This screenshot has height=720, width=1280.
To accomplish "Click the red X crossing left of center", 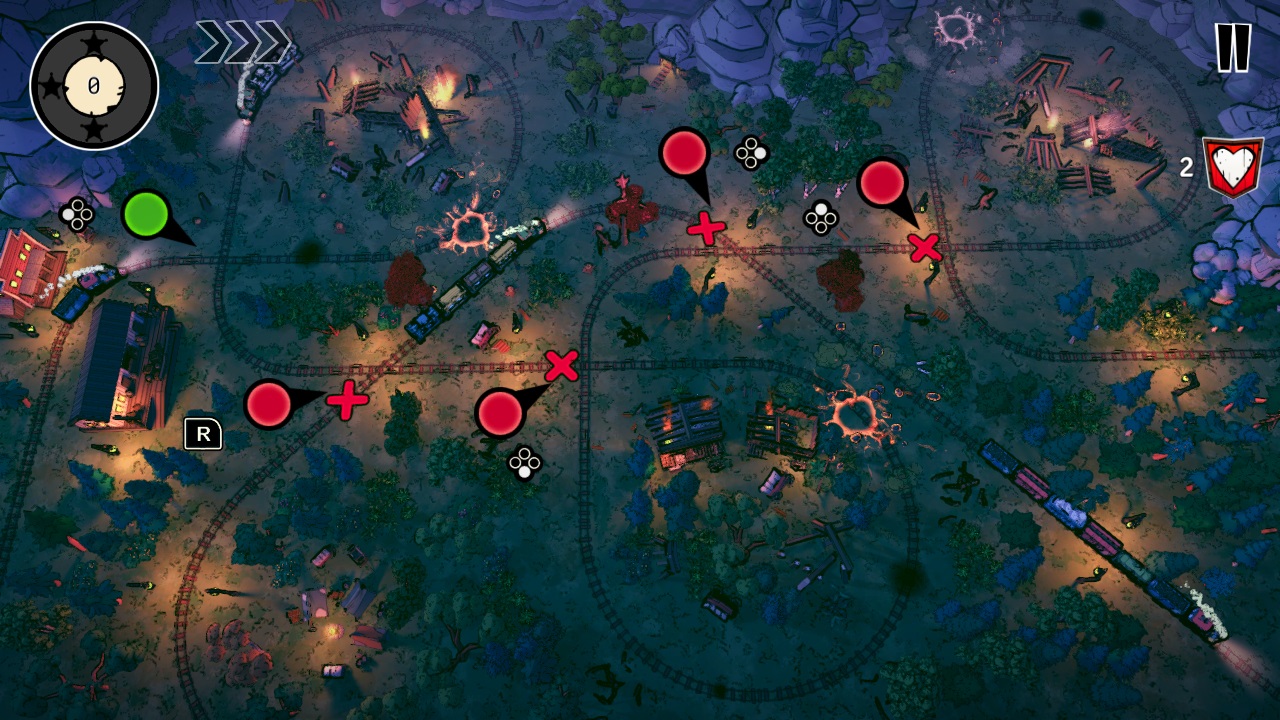I will [x=563, y=367].
